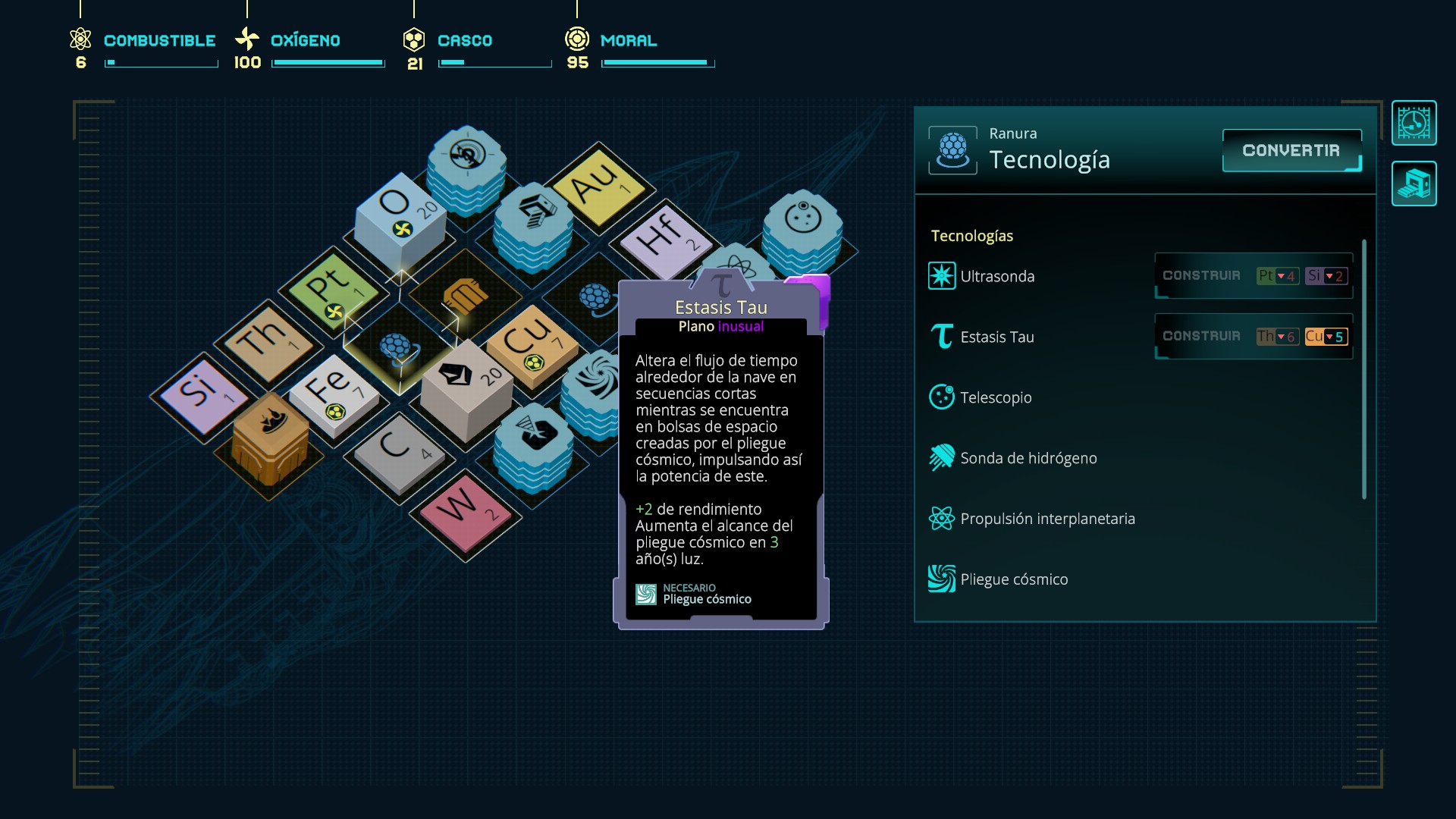The width and height of the screenshot is (1456, 819).
Task: Choose the carbon C cargo tile
Action: click(x=397, y=450)
